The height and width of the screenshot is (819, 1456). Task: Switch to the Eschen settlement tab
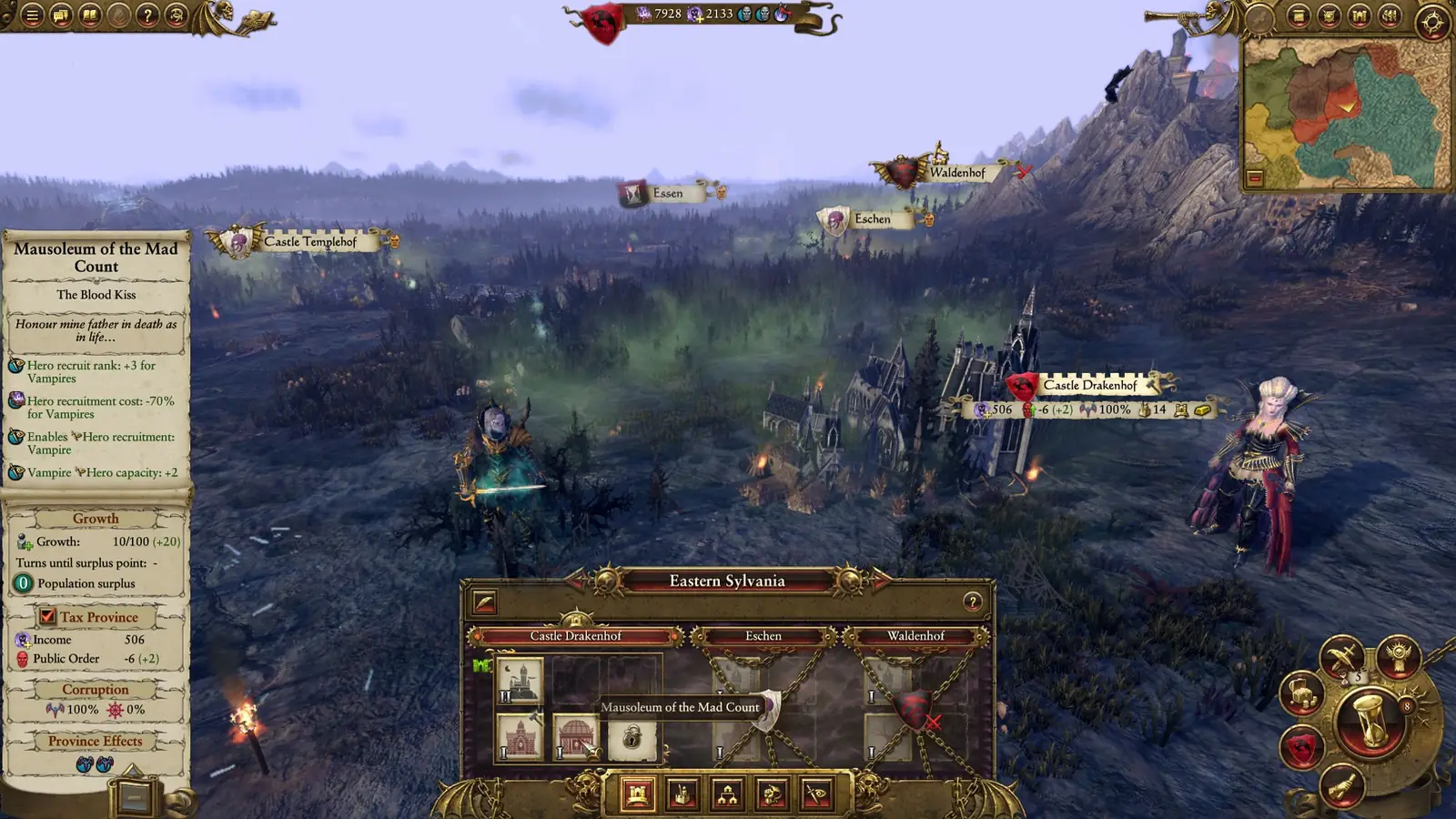(x=763, y=635)
